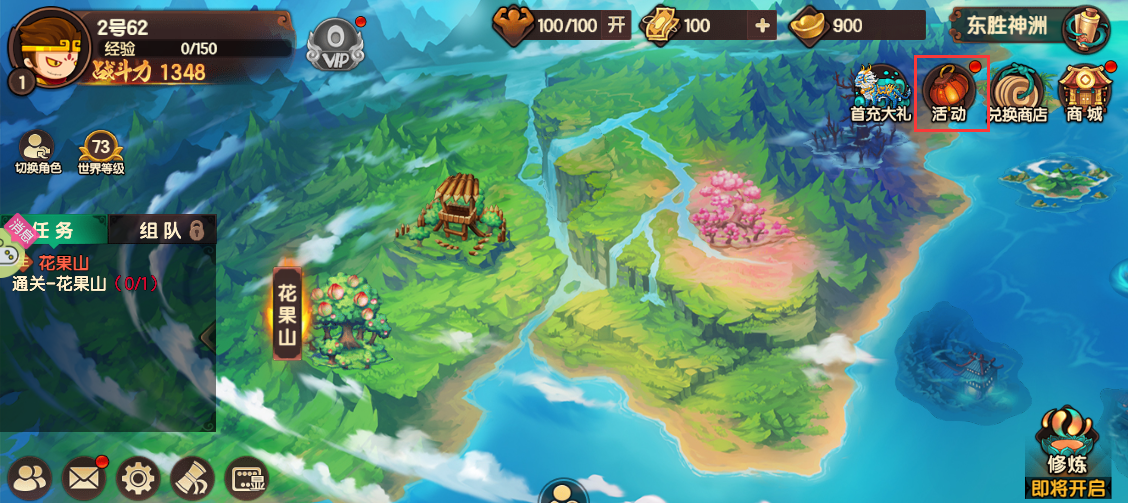1128x503 pixels.
Task: Select the locked 组队 team tab
Action: [x=168, y=230]
